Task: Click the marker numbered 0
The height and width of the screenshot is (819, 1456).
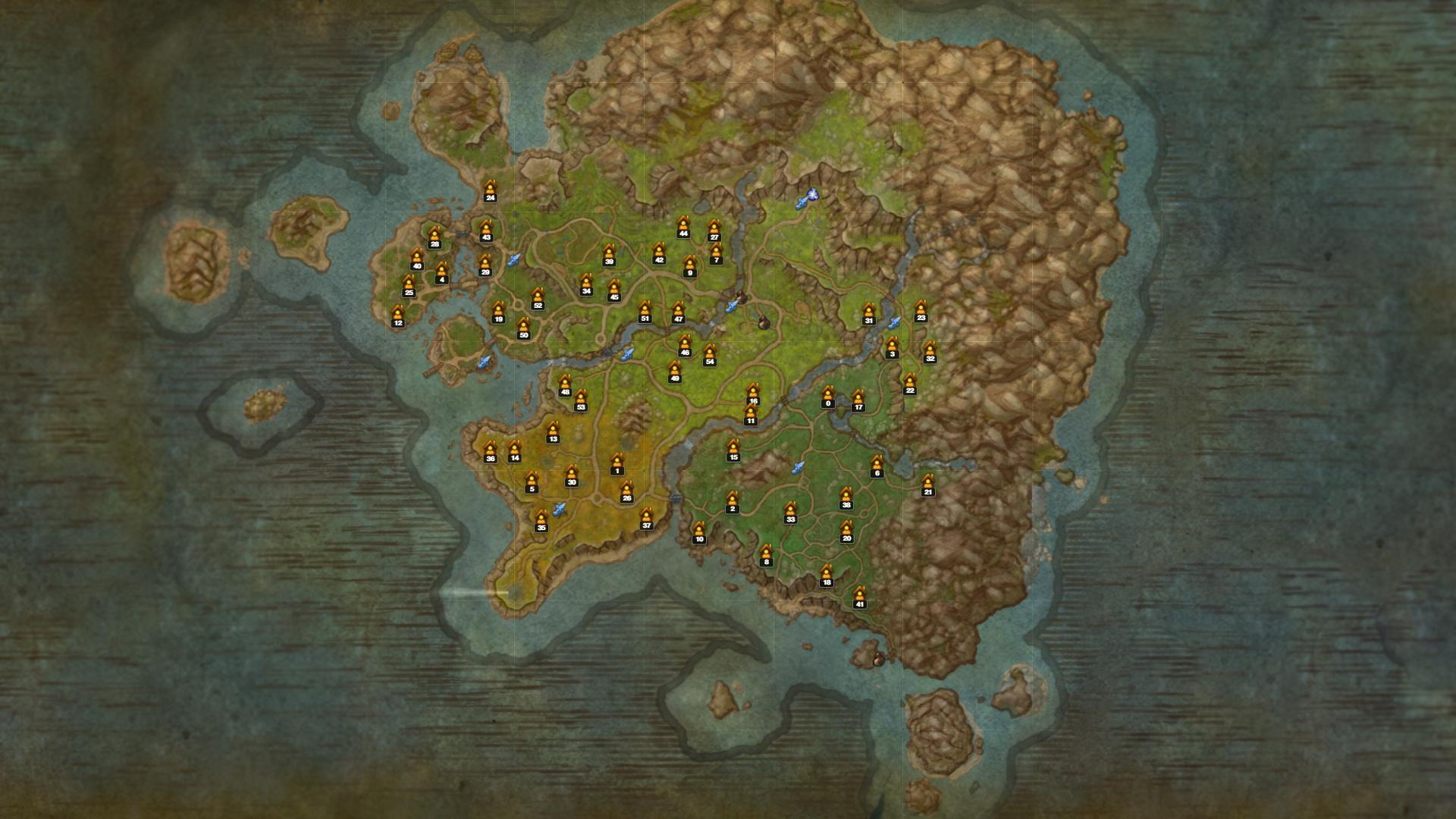Action: [828, 397]
